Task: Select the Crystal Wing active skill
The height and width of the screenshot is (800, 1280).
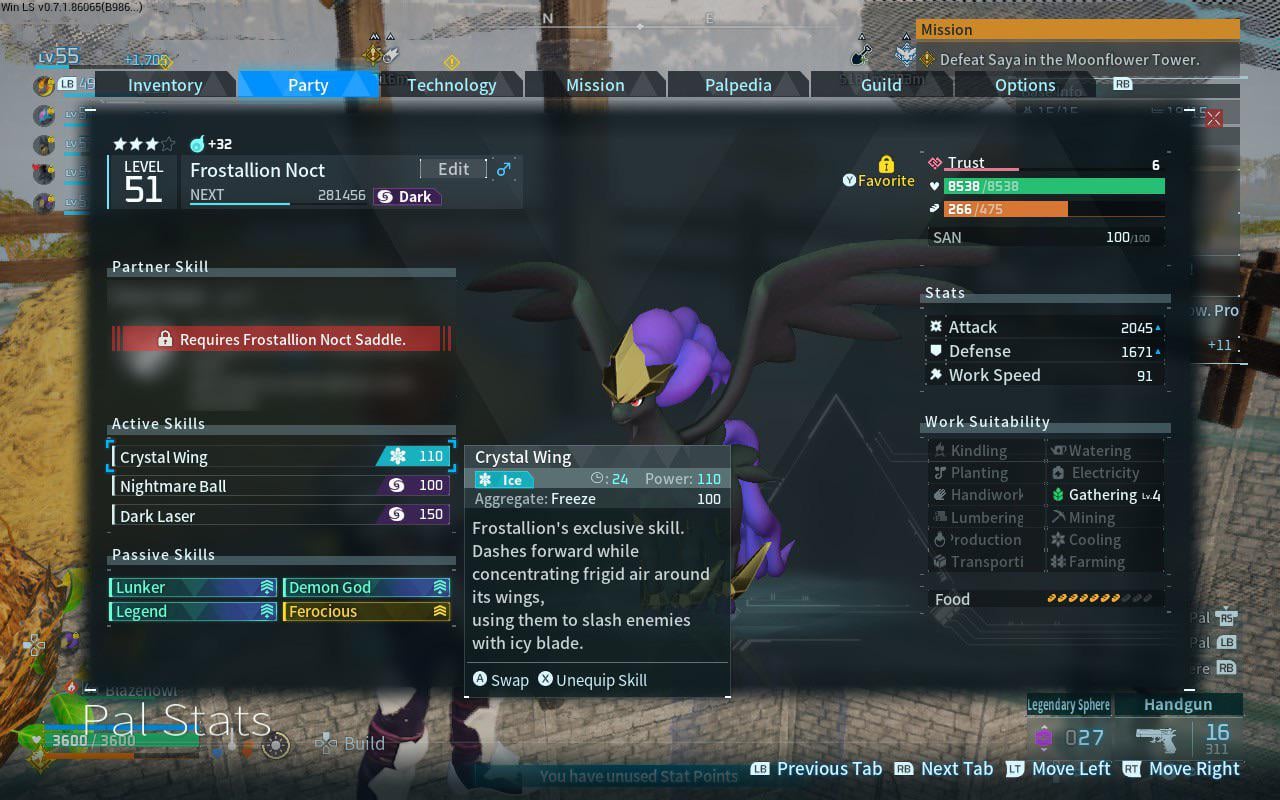Action: coord(281,457)
